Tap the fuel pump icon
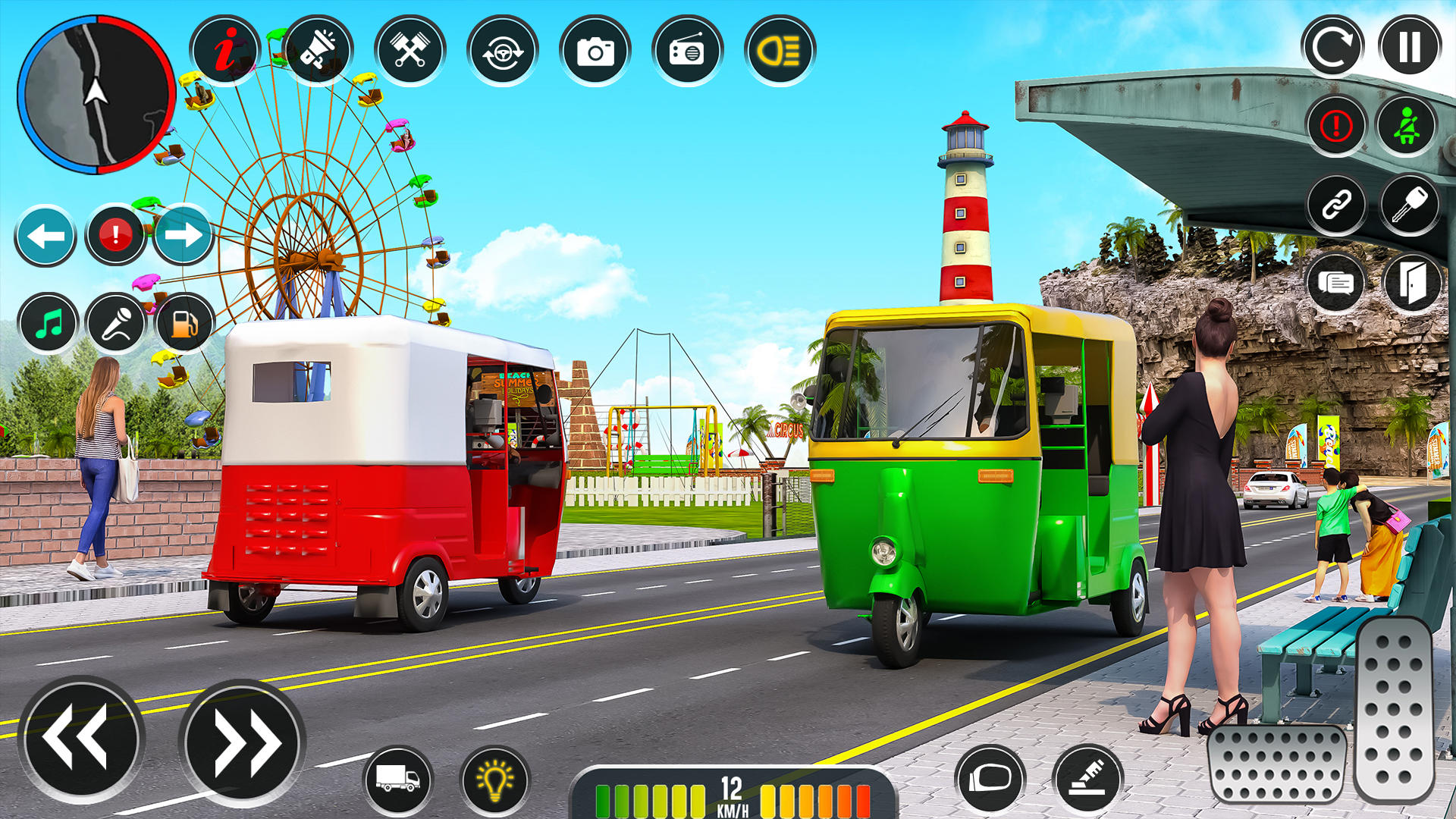Screen dimensions: 1456x819 coord(184,322)
